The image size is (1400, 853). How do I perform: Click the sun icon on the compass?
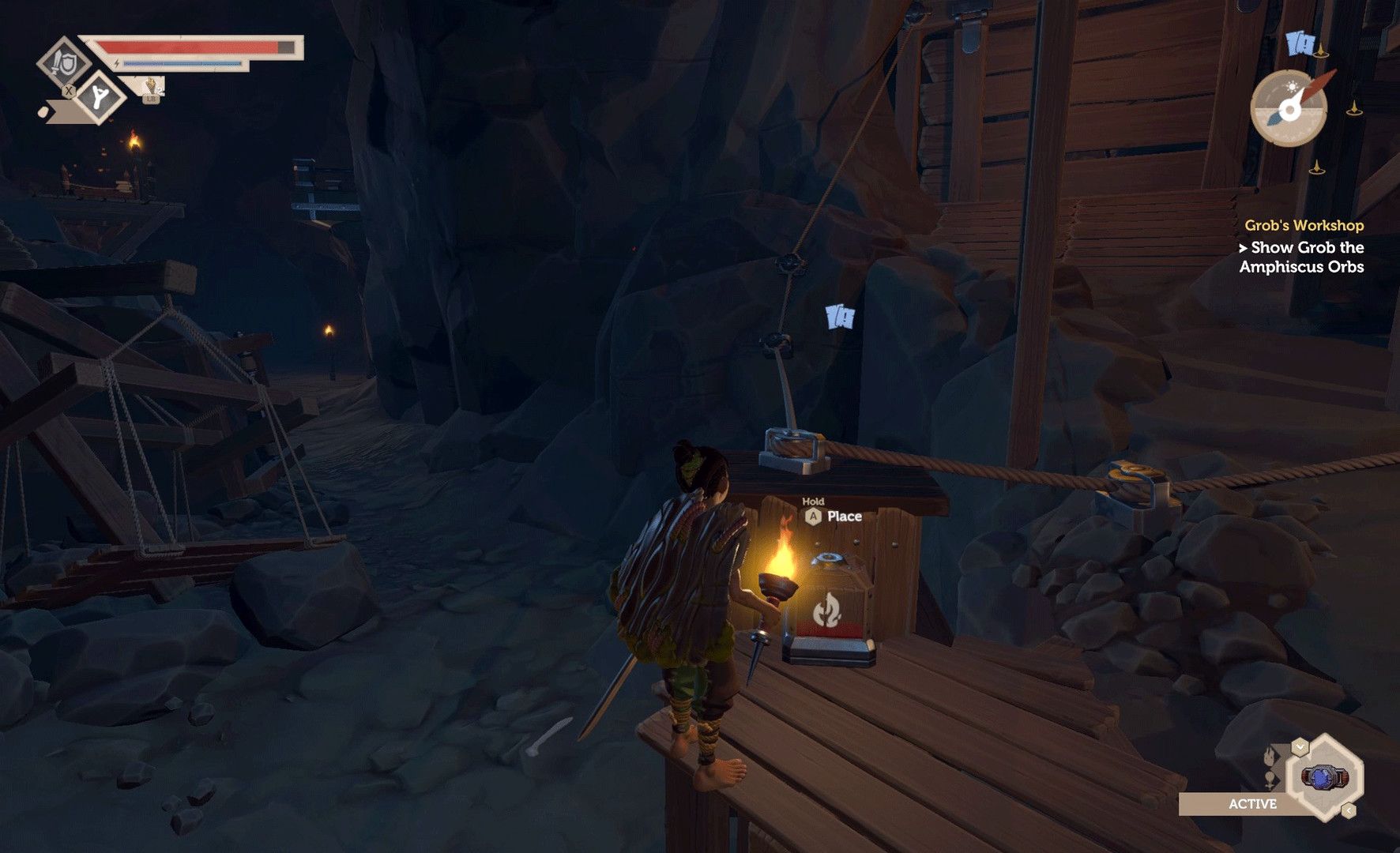(x=1293, y=86)
